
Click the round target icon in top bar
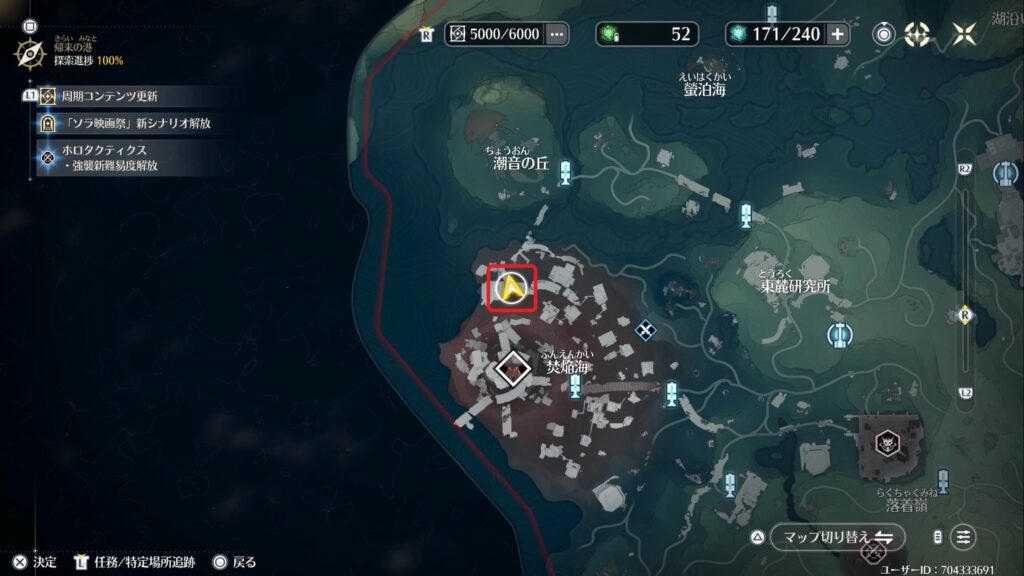click(884, 34)
